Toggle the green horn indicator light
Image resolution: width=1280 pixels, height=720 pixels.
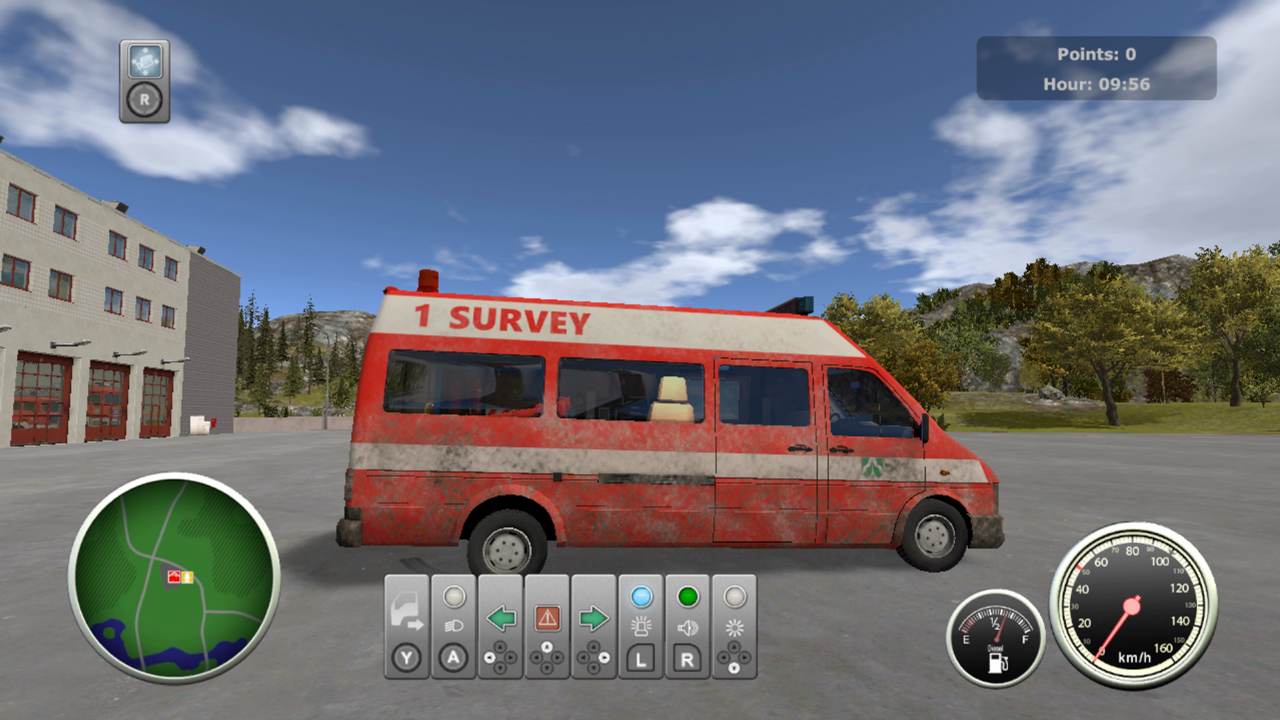coord(686,595)
